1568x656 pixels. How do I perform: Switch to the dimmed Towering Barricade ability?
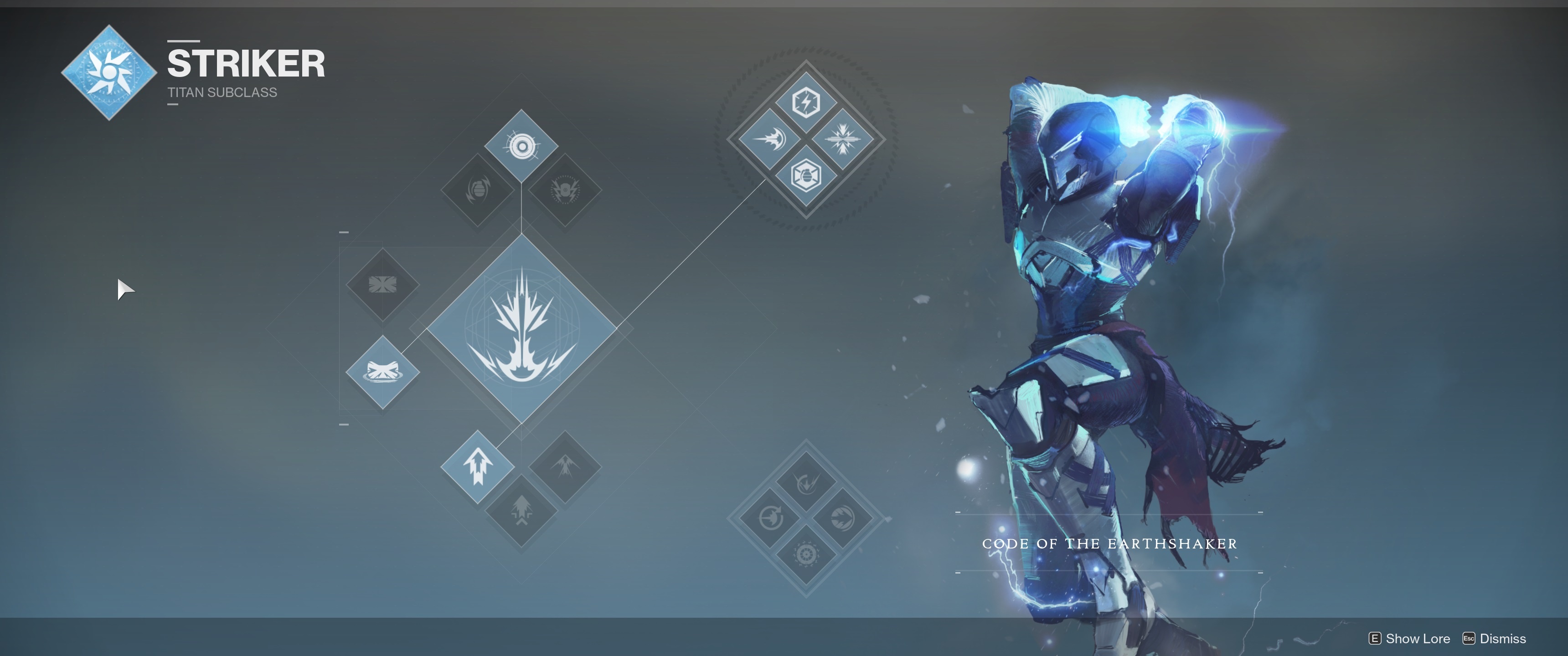coord(382,284)
